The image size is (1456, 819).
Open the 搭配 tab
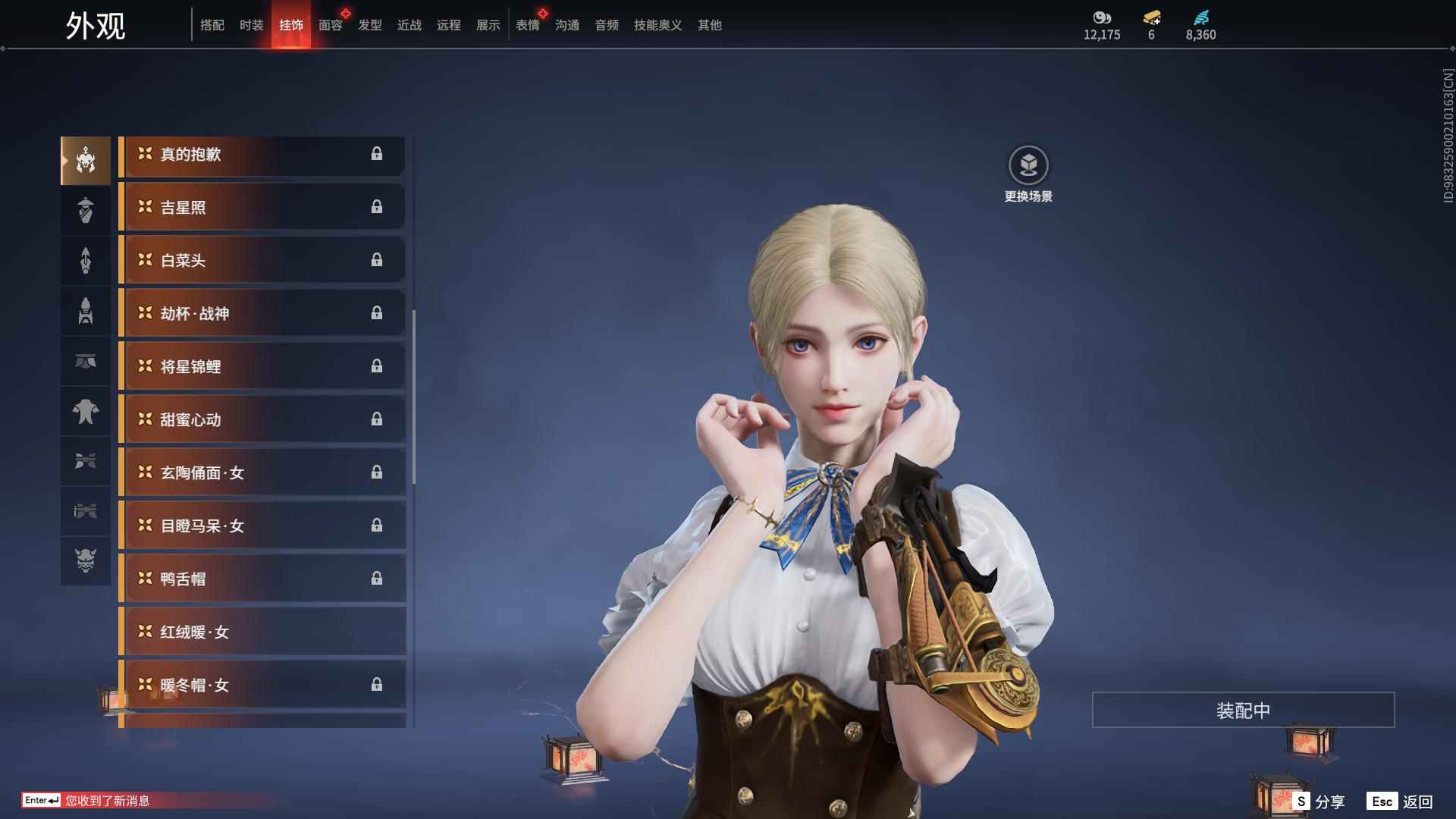tap(212, 25)
